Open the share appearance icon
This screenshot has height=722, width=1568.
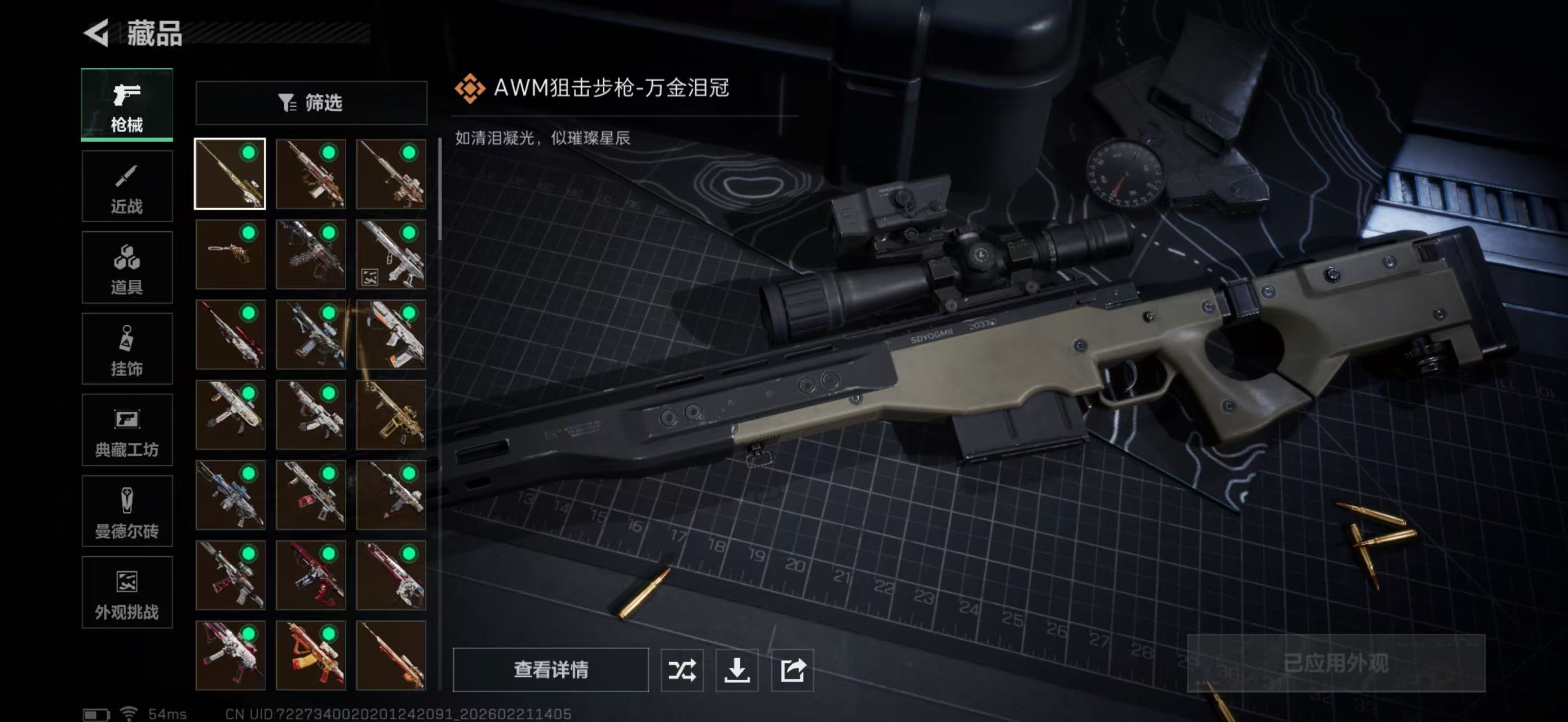(791, 671)
